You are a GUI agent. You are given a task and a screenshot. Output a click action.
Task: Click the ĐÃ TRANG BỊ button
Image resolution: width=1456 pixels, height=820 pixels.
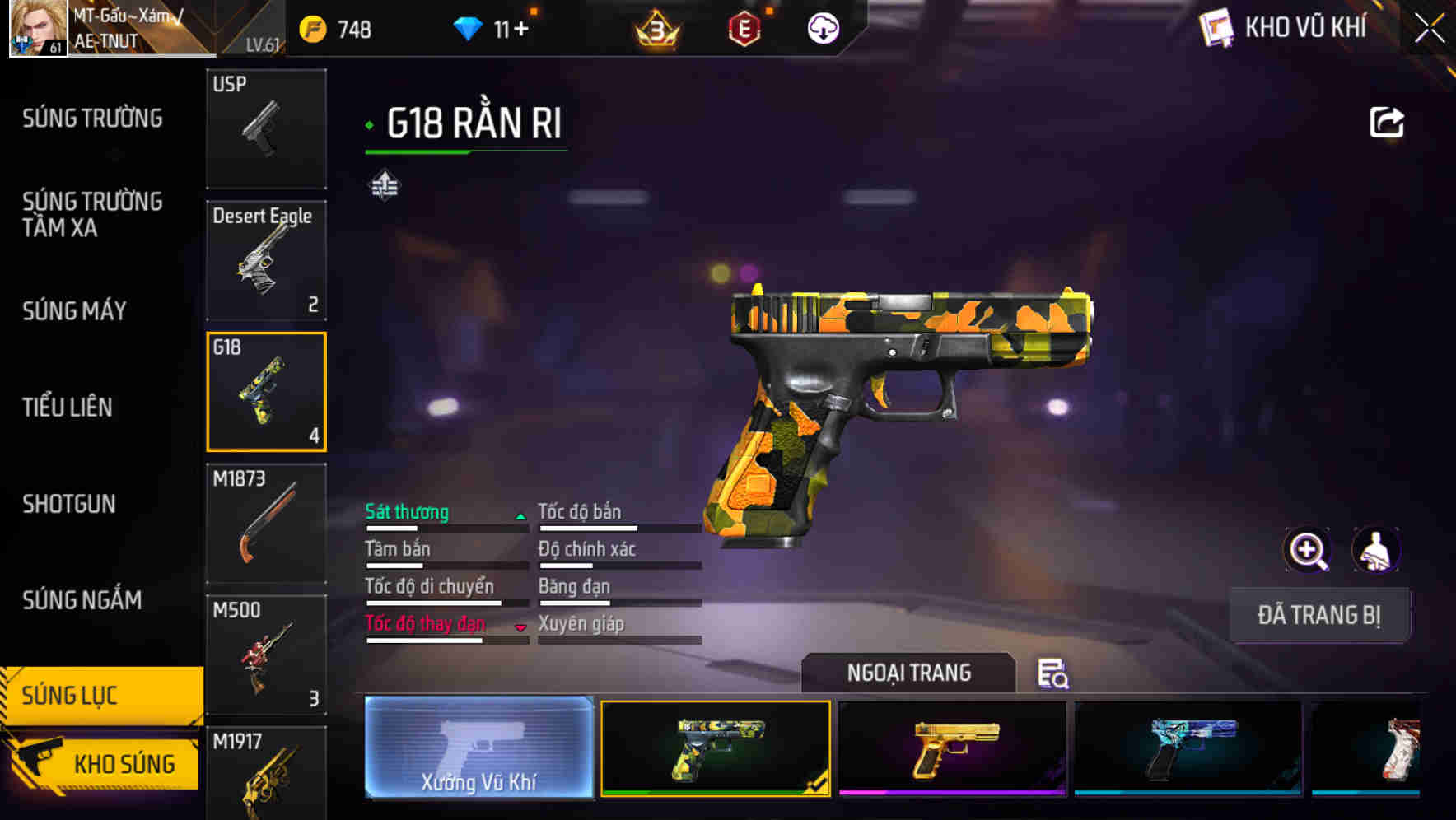click(x=1320, y=615)
